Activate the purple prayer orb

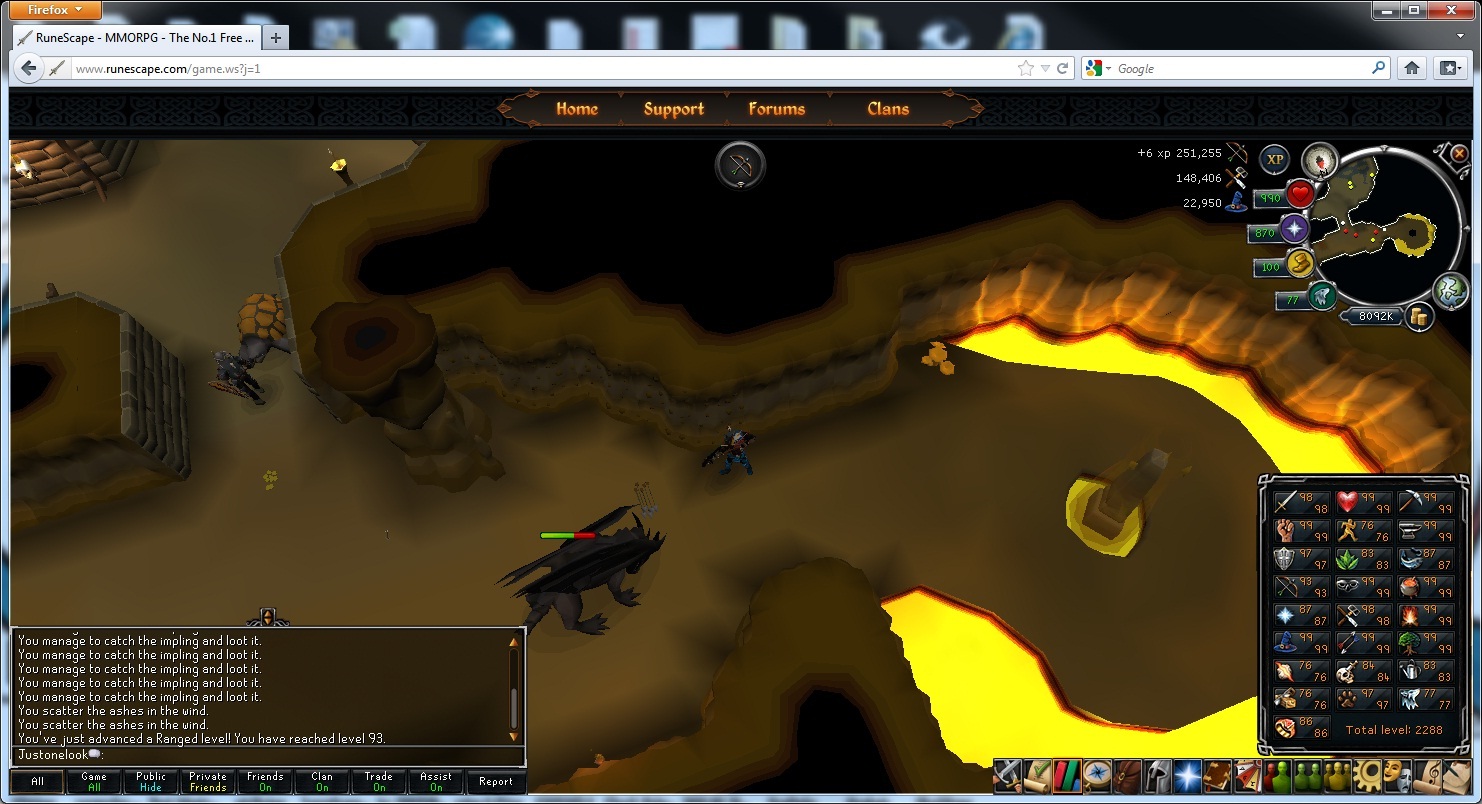pyautogui.click(x=1294, y=229)
